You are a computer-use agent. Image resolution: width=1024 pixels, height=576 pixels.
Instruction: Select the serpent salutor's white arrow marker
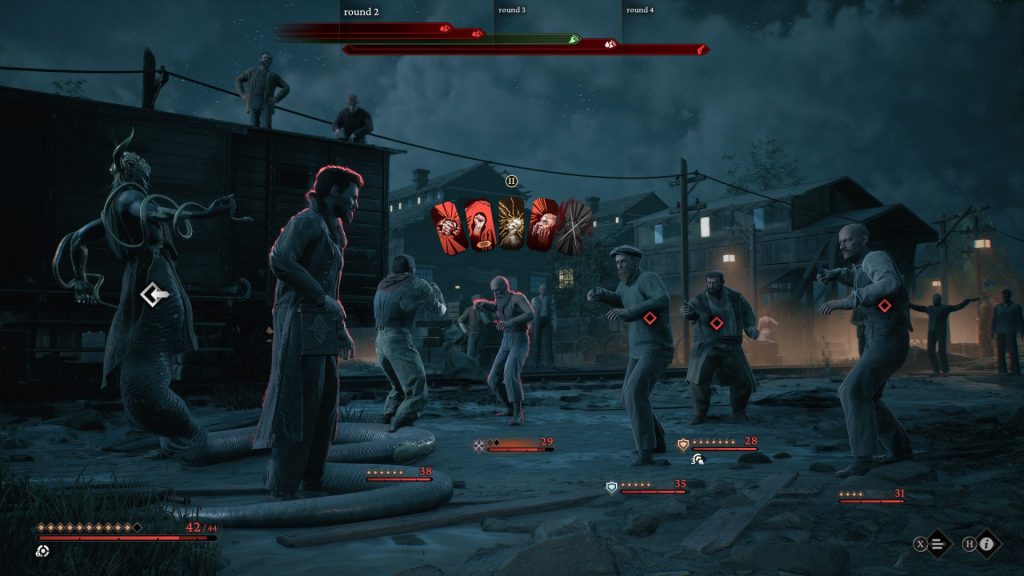(x=152, y=294)
